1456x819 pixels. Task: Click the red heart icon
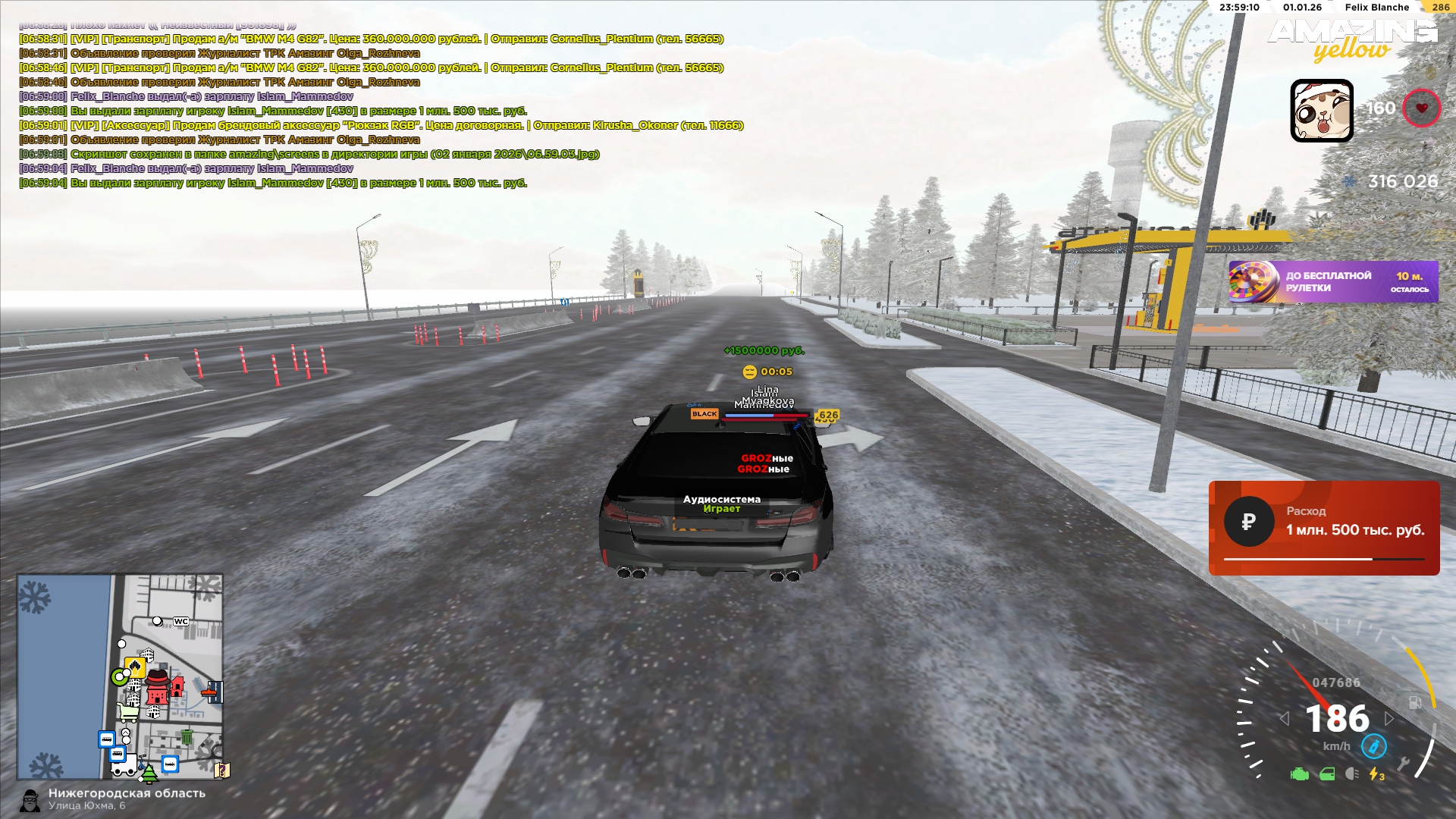pos(1421,108)
